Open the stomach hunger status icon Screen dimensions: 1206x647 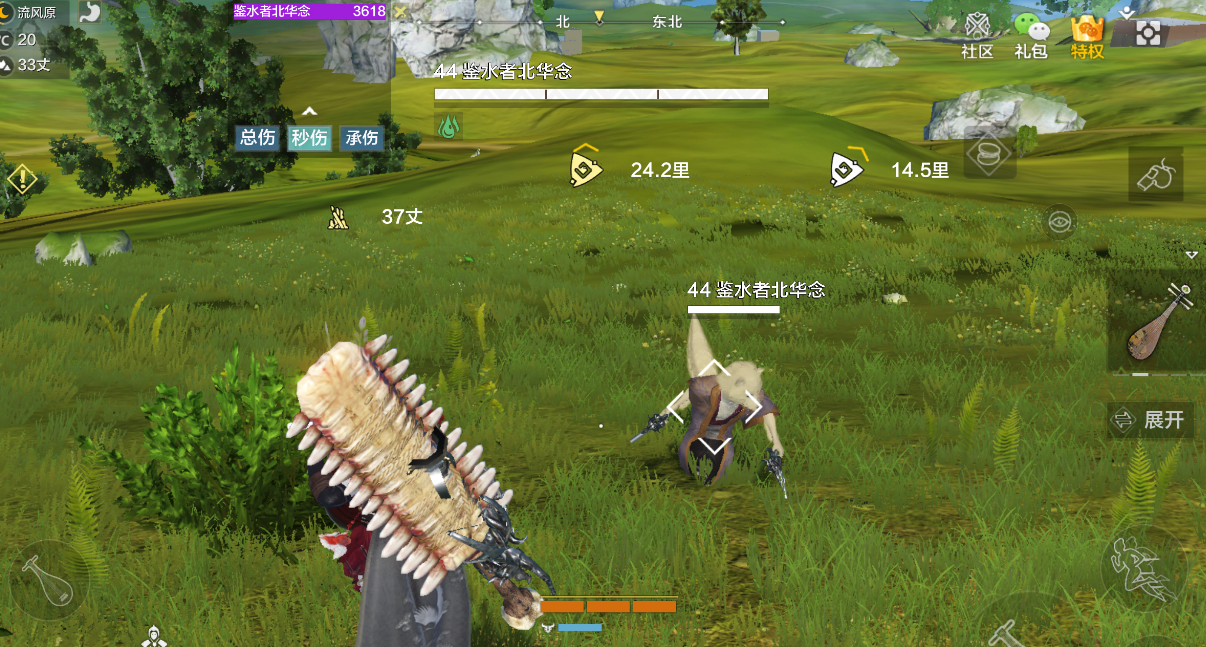(90, 13)
